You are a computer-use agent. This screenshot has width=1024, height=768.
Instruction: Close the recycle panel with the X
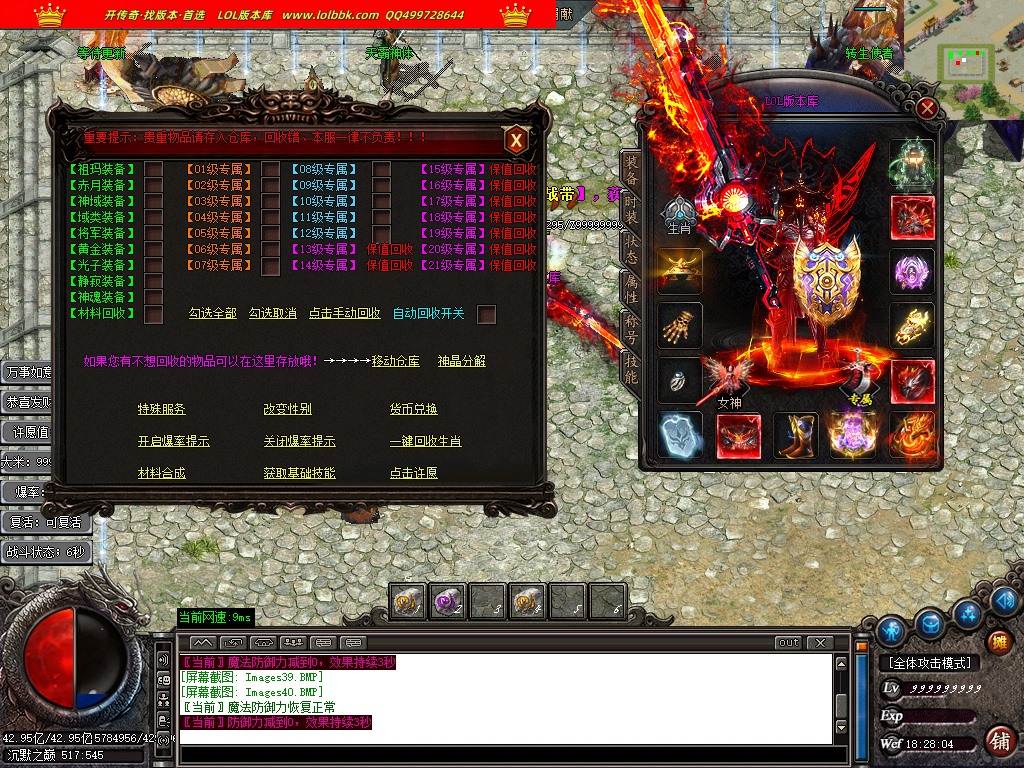(516, 141)
